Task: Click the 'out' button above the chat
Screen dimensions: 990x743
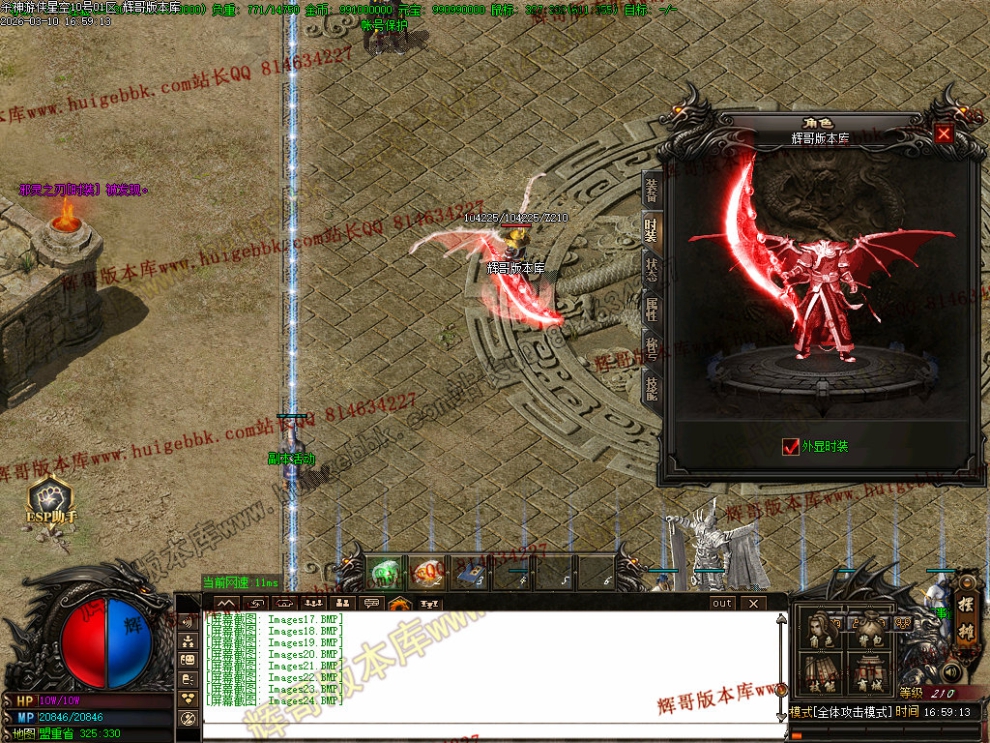Action: (722, 603)
